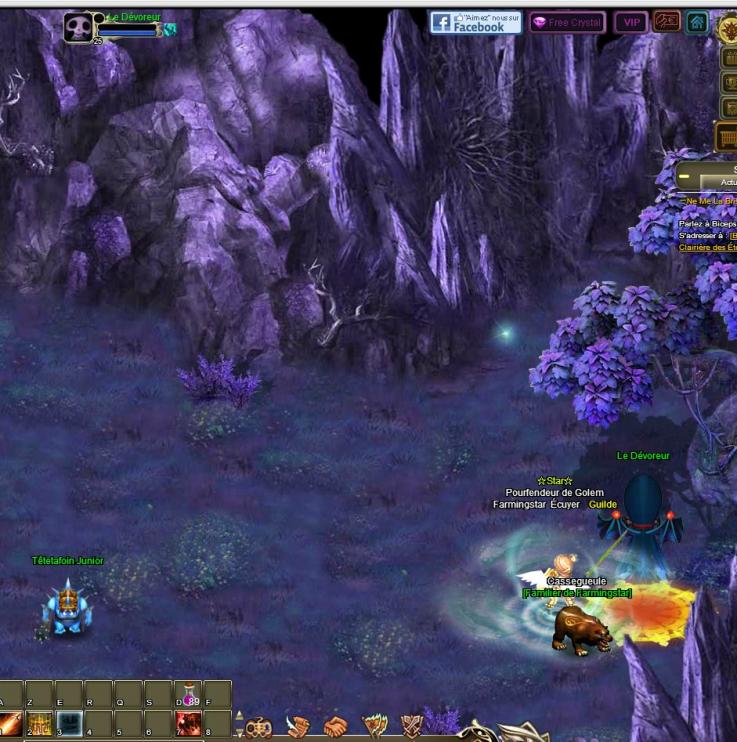
Task: Collapse the quest tracker with minus button
Action: (x=684, y=176)
